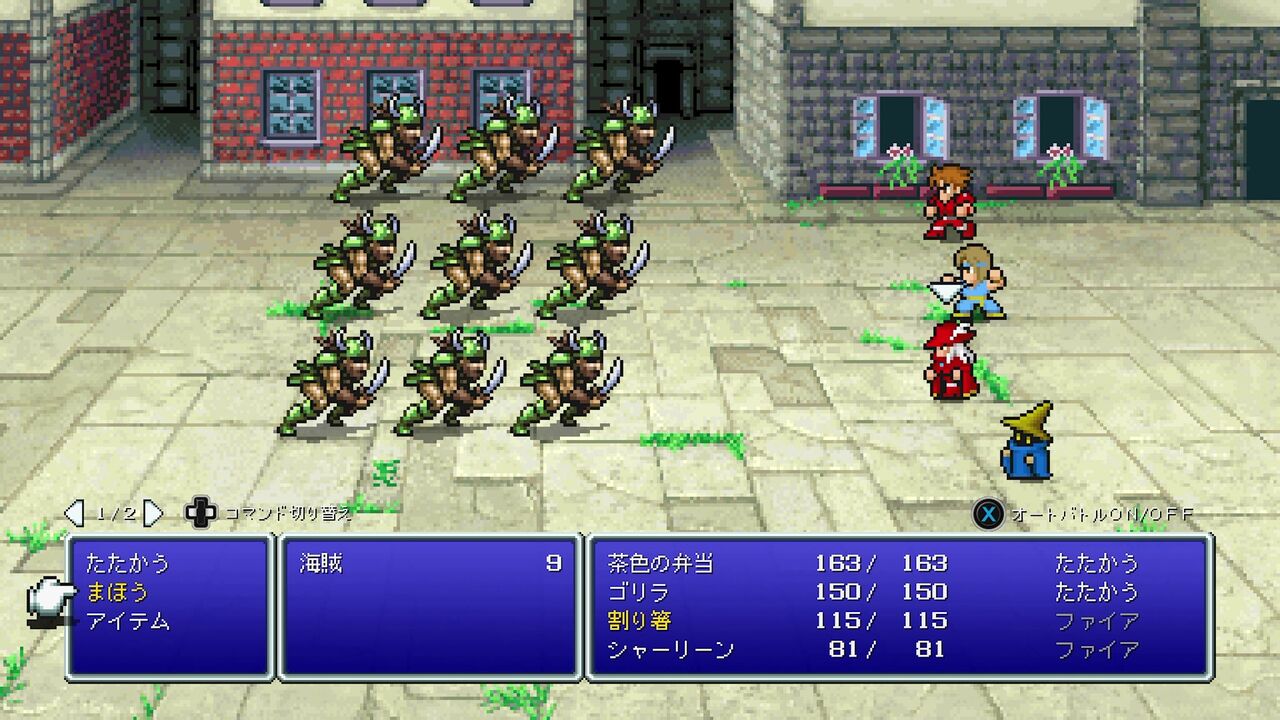The image size is (1280, 720).
Task: Advance to next command page arrow
Action: tap(153, 513)
